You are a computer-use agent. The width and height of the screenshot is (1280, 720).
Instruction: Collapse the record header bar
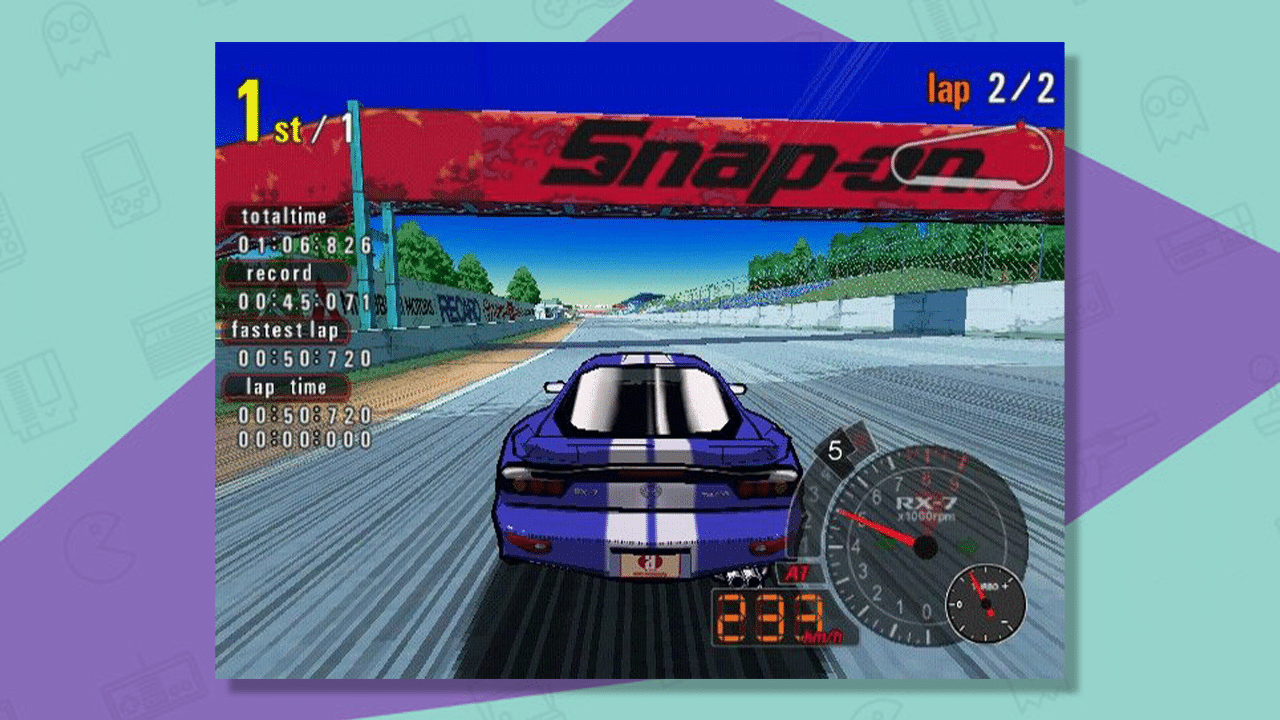(x=281, y=273)
